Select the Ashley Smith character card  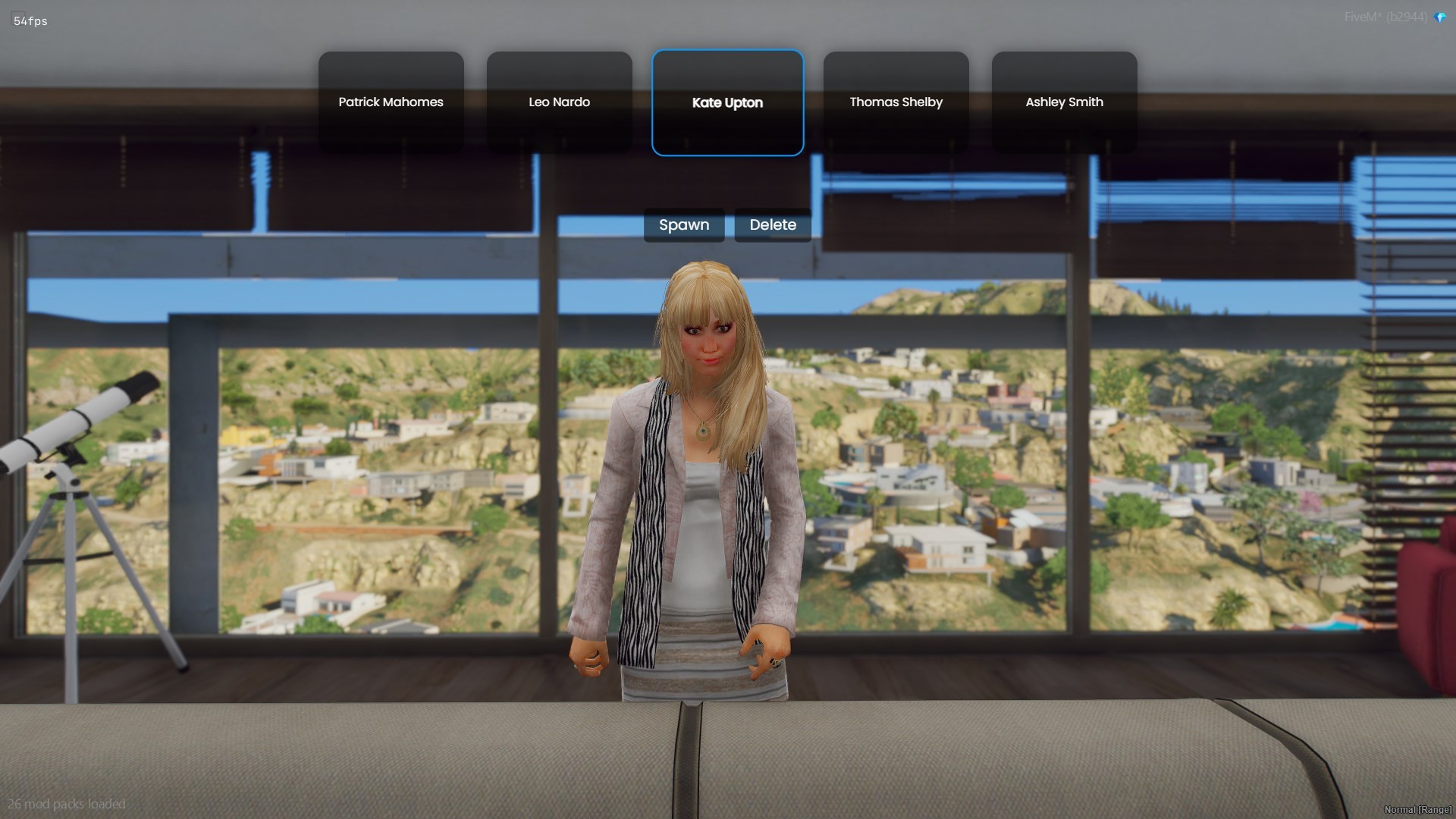(x=1064, y=102)
